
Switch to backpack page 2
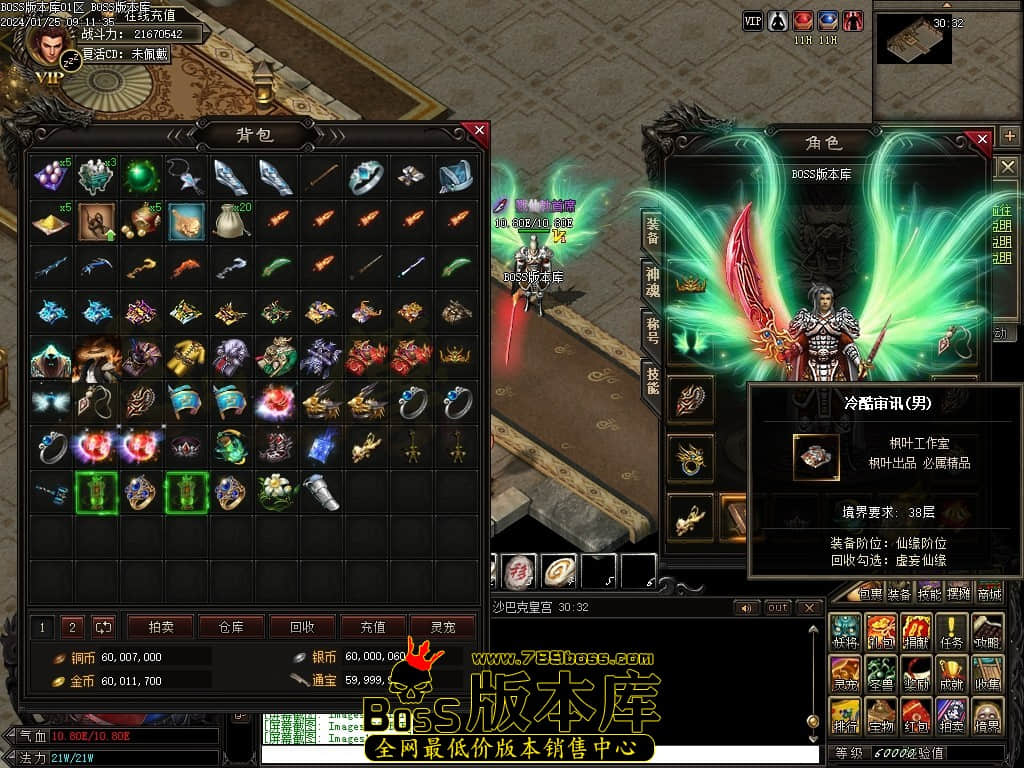pyautogui.click(x=72, y=627)
